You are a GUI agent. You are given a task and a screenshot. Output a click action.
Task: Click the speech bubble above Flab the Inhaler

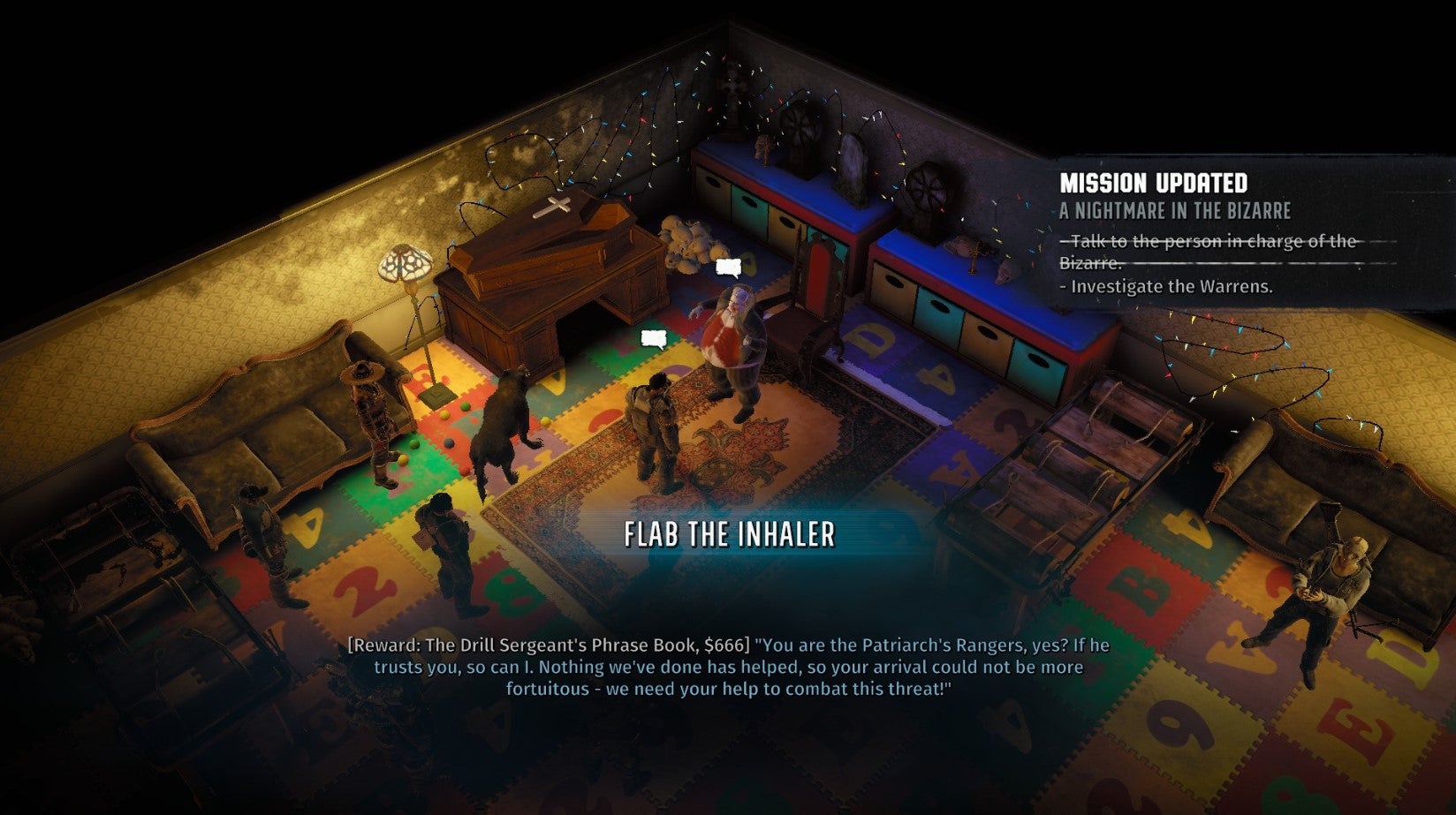click(x=727, y=268)
